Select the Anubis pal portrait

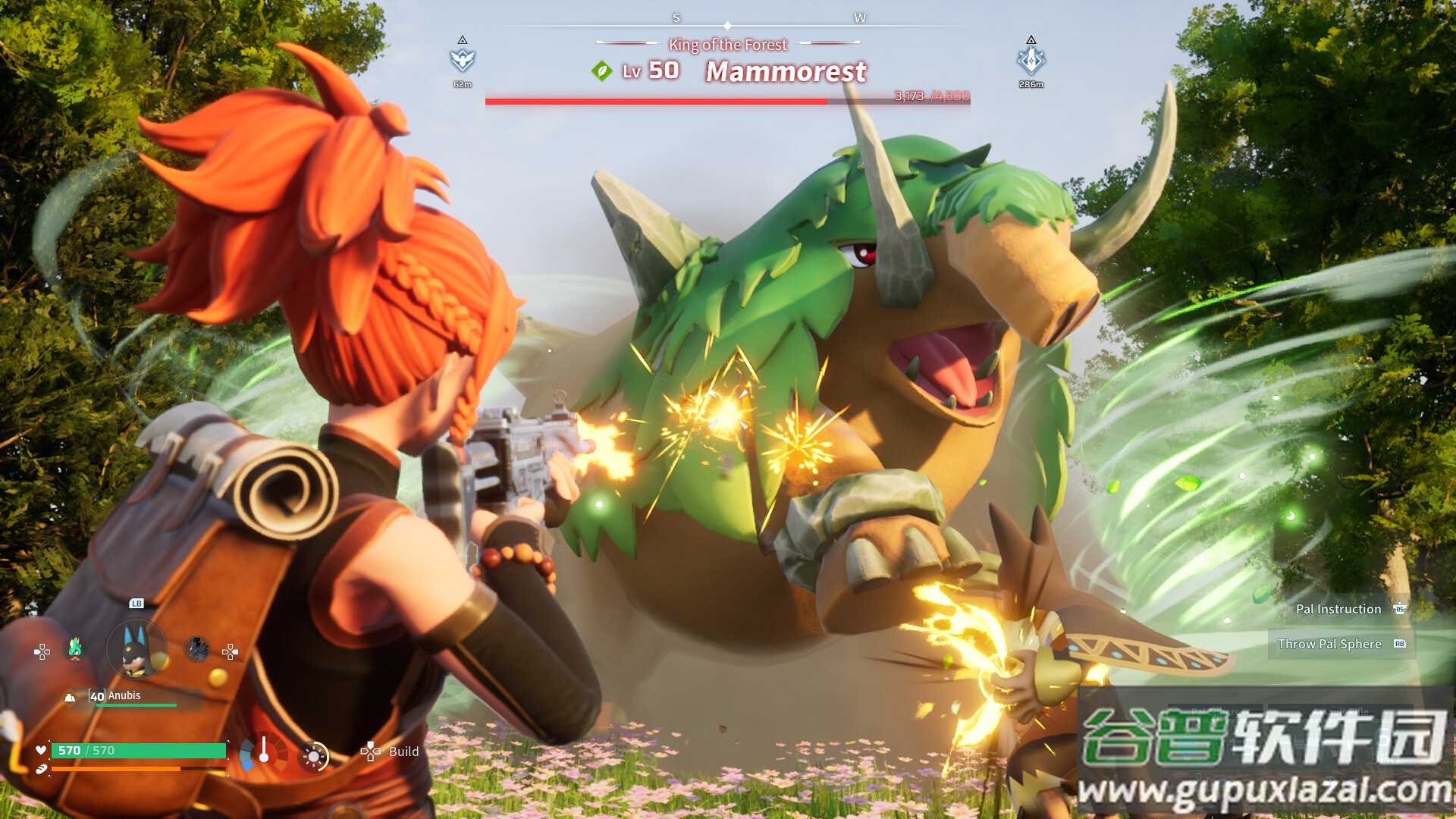tap(137, 650)
